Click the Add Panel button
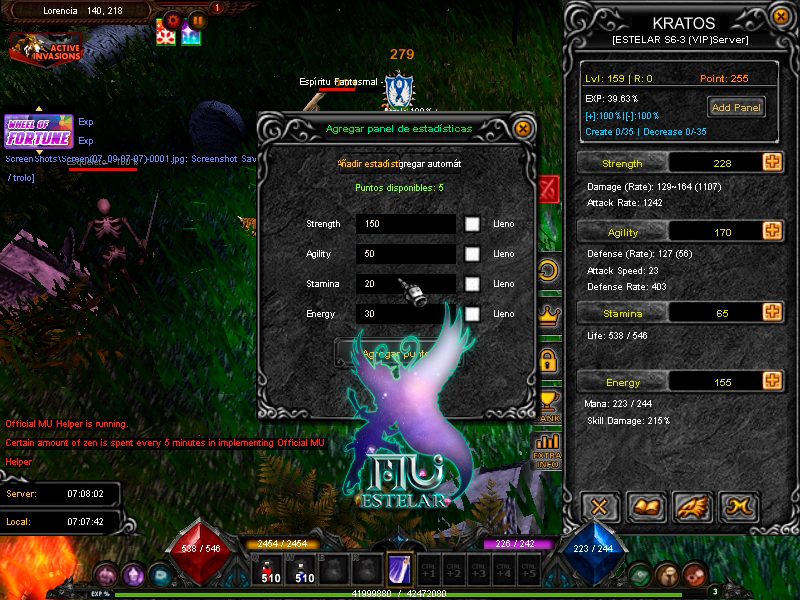Viewport: 800px width, 600px height. (736, 107)
